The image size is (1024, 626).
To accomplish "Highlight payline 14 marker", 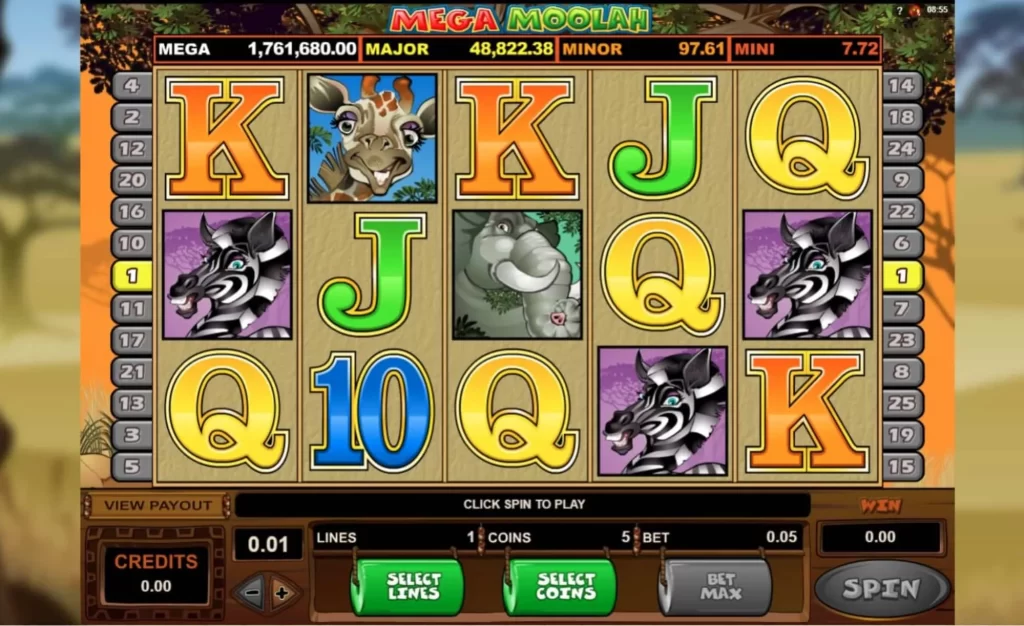I will click(902, 85).
